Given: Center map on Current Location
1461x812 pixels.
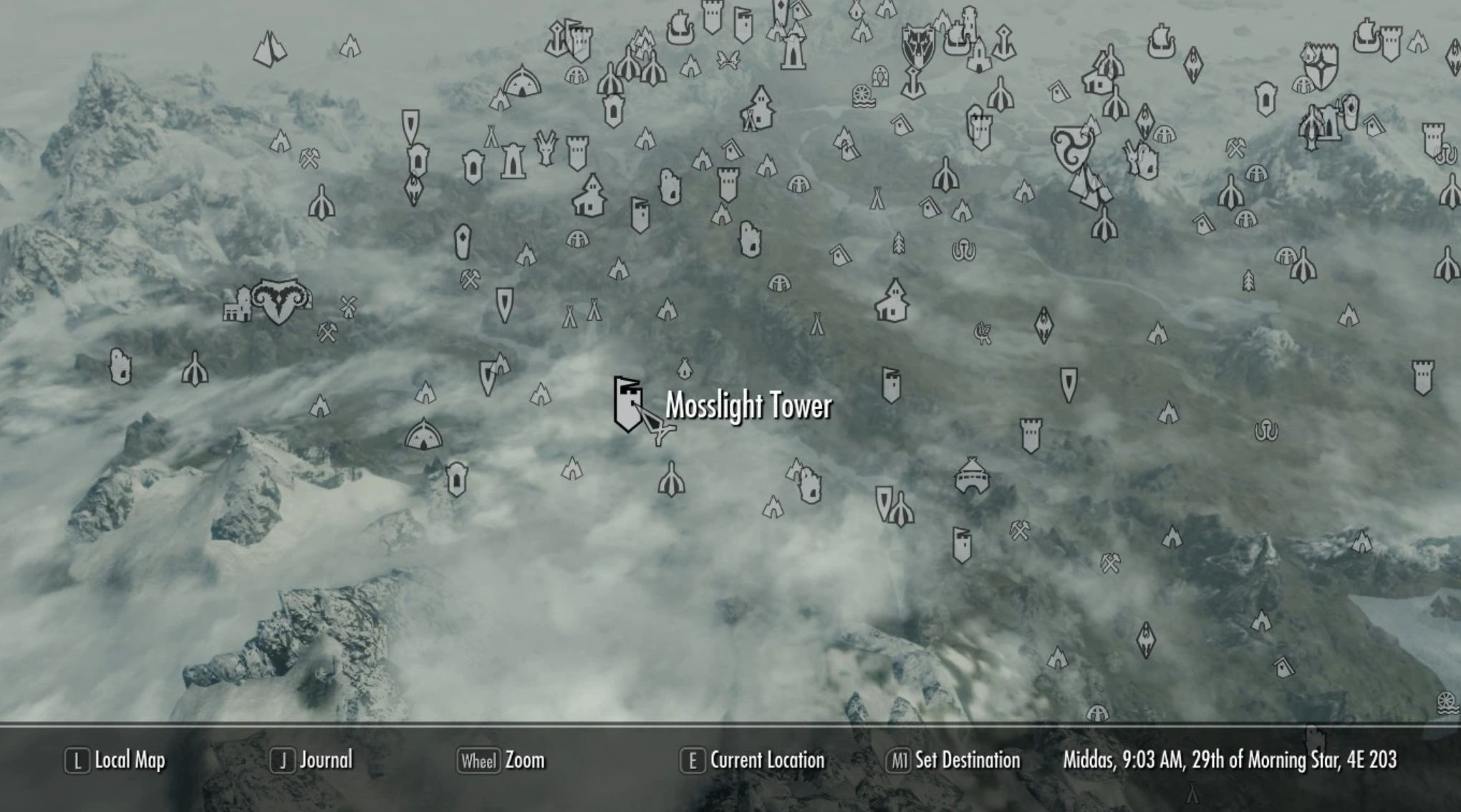Looking at the screenshot, I should point(753,760).
